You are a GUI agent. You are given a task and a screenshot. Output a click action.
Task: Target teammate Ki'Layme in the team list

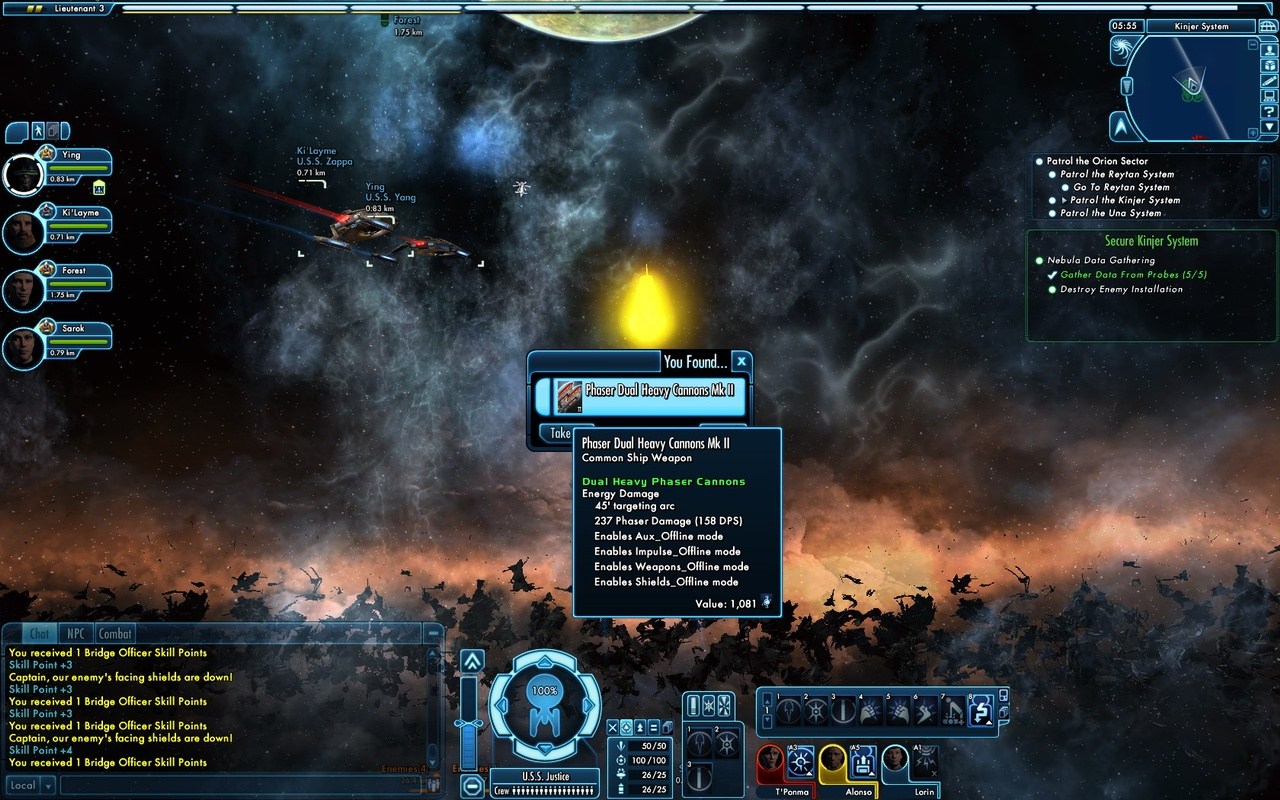click(23, 232)
